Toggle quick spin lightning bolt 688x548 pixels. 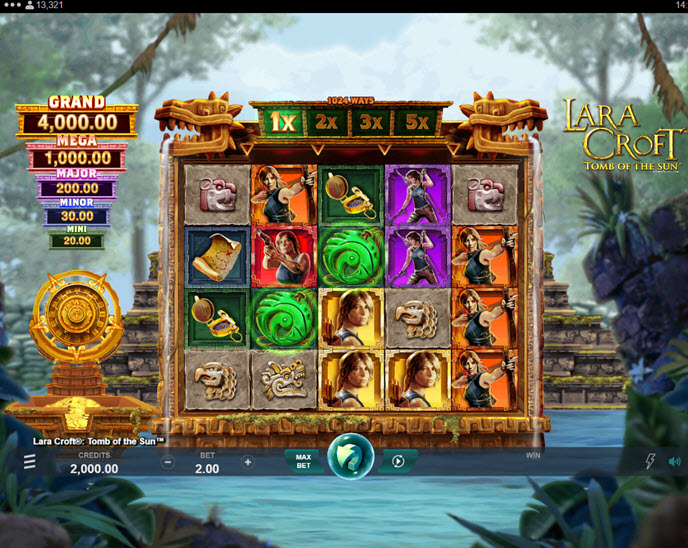click(650, 462)
